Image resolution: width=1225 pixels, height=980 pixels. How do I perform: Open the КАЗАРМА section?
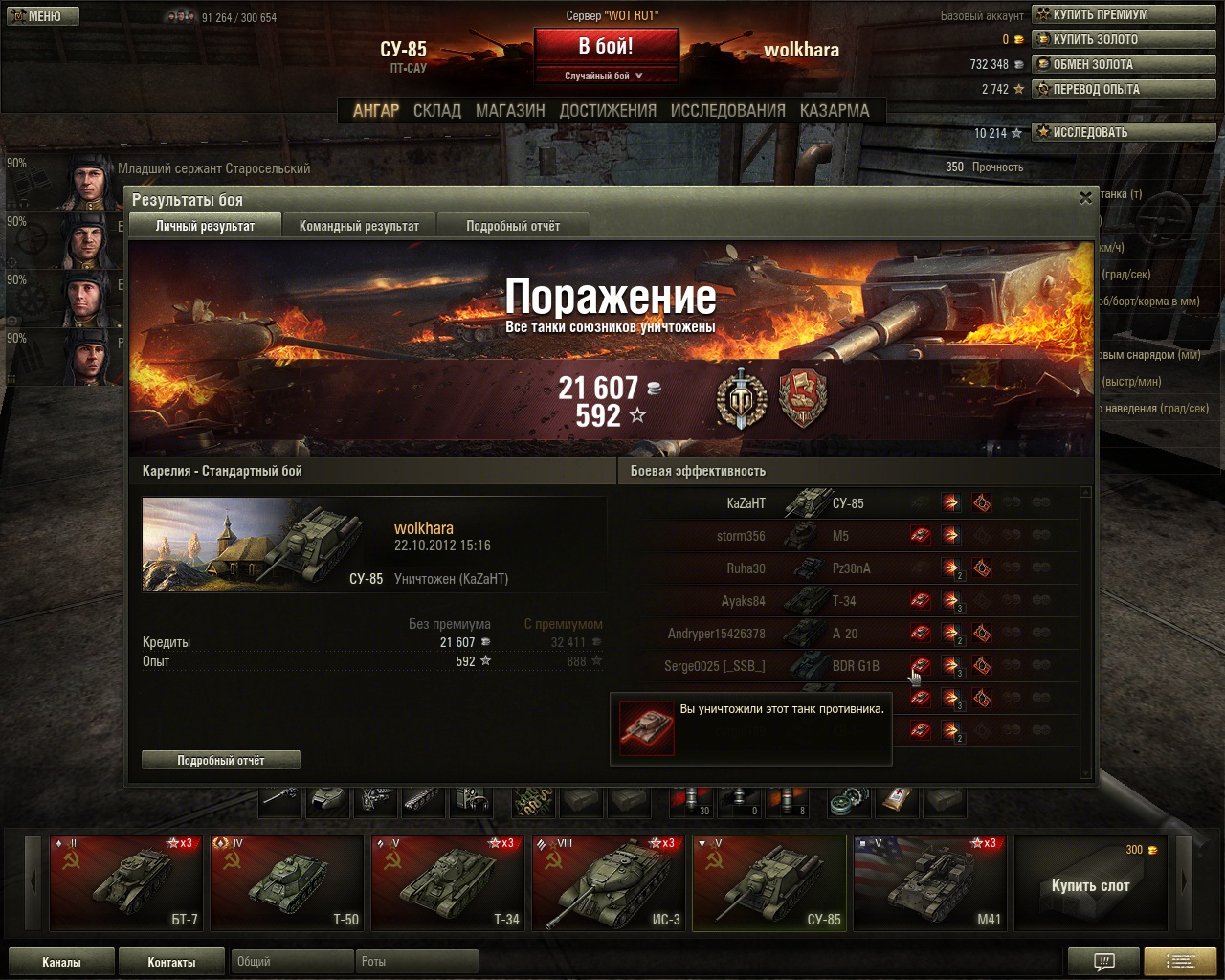click(835, 111)
